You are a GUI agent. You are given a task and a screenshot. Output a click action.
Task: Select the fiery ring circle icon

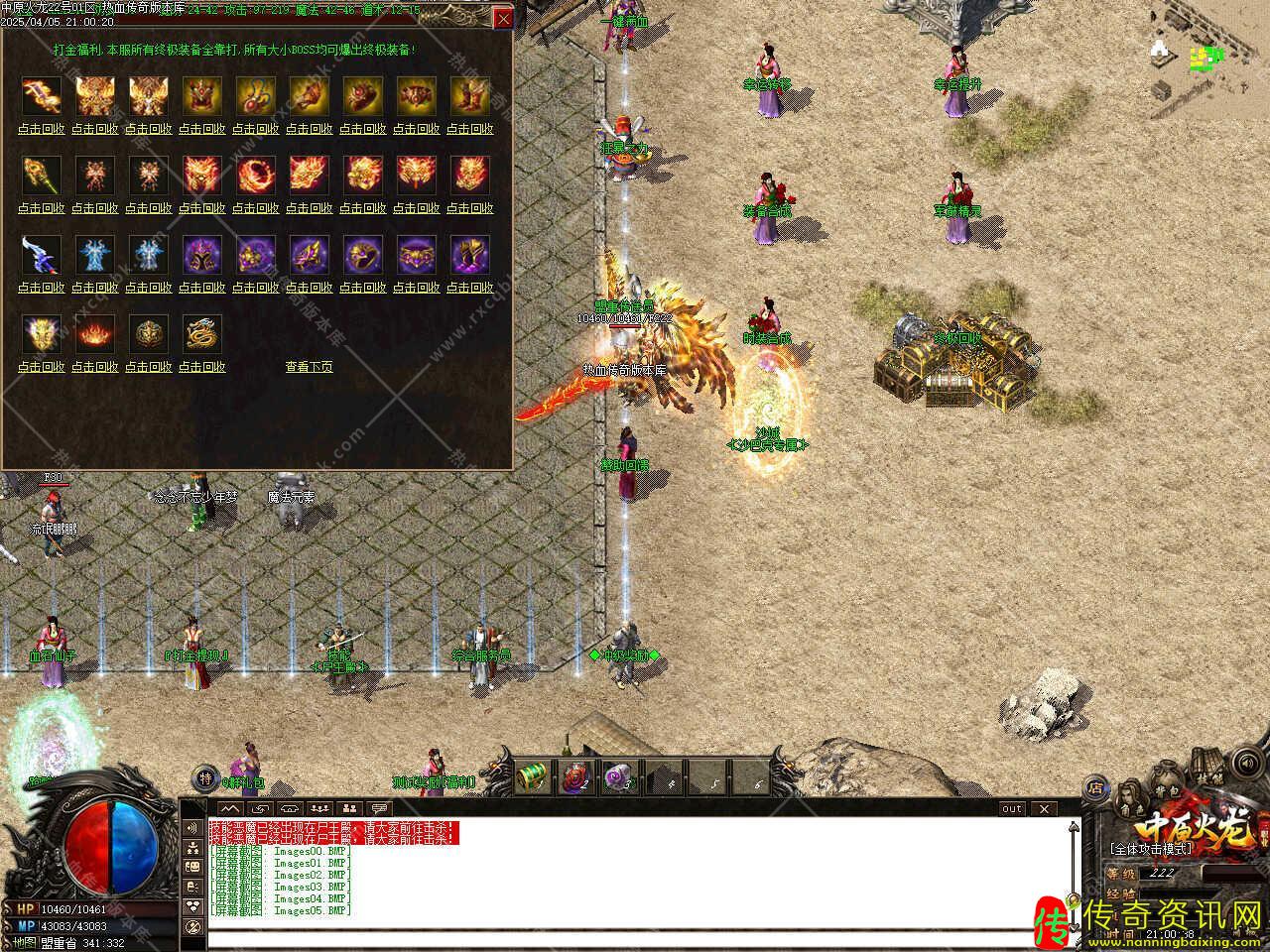coord(255,176)
